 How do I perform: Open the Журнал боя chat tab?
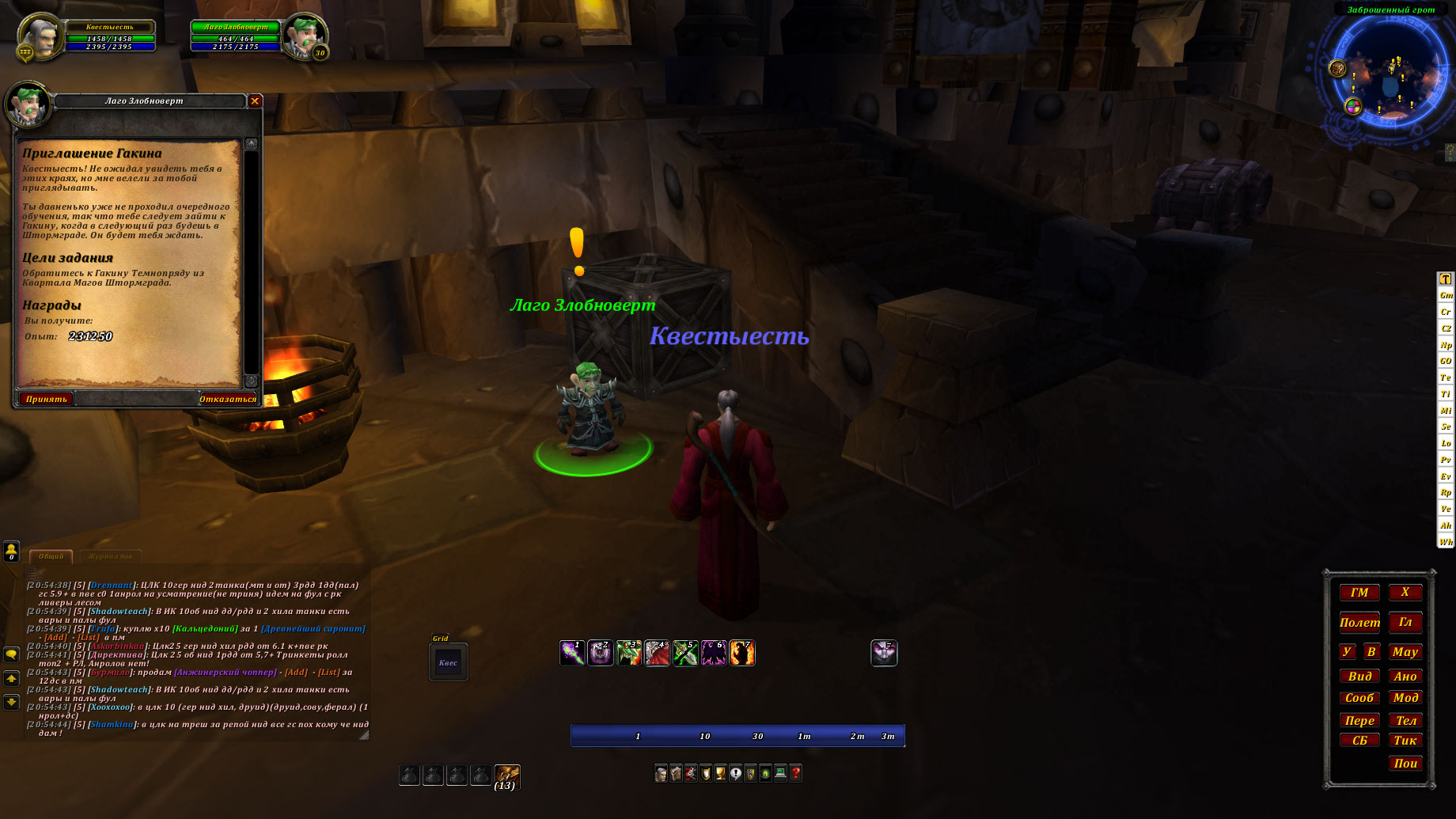(x=110, y=556)
